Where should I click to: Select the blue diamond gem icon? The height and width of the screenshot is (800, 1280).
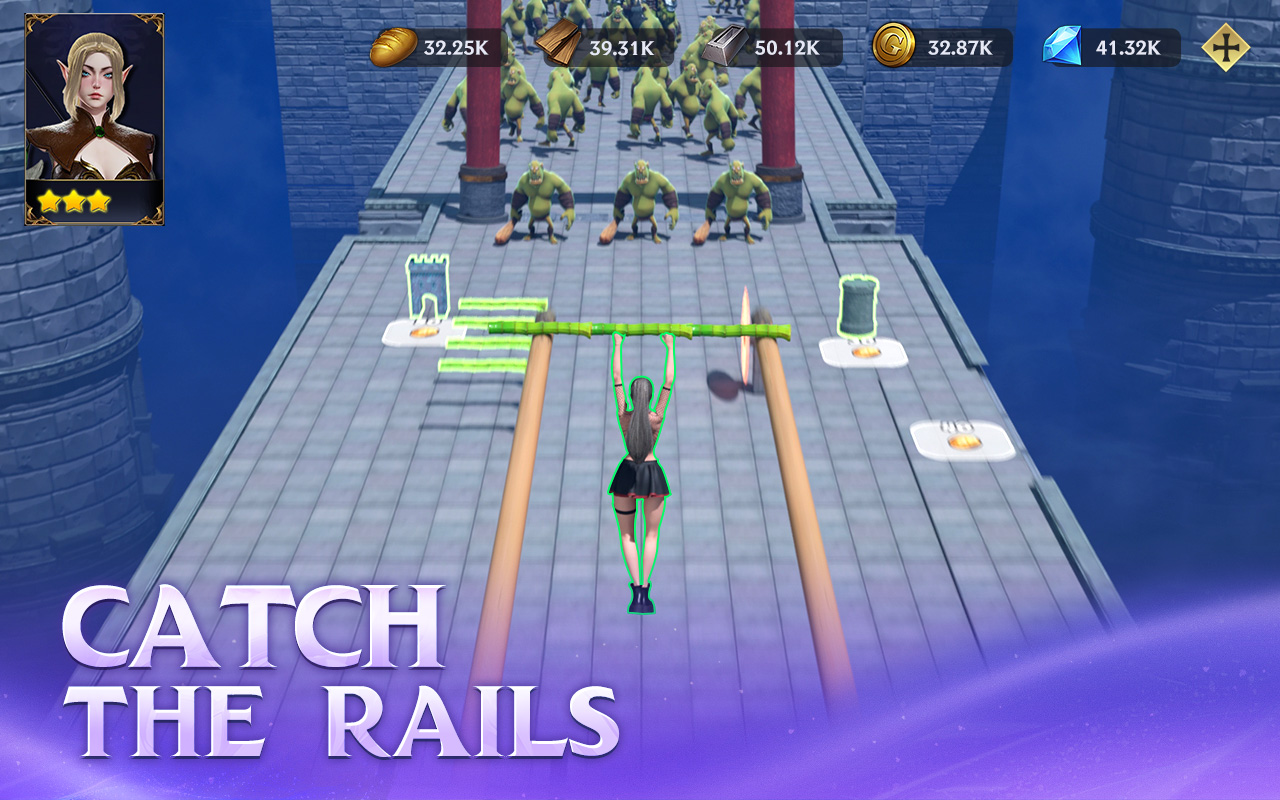tap(1062, 45)
